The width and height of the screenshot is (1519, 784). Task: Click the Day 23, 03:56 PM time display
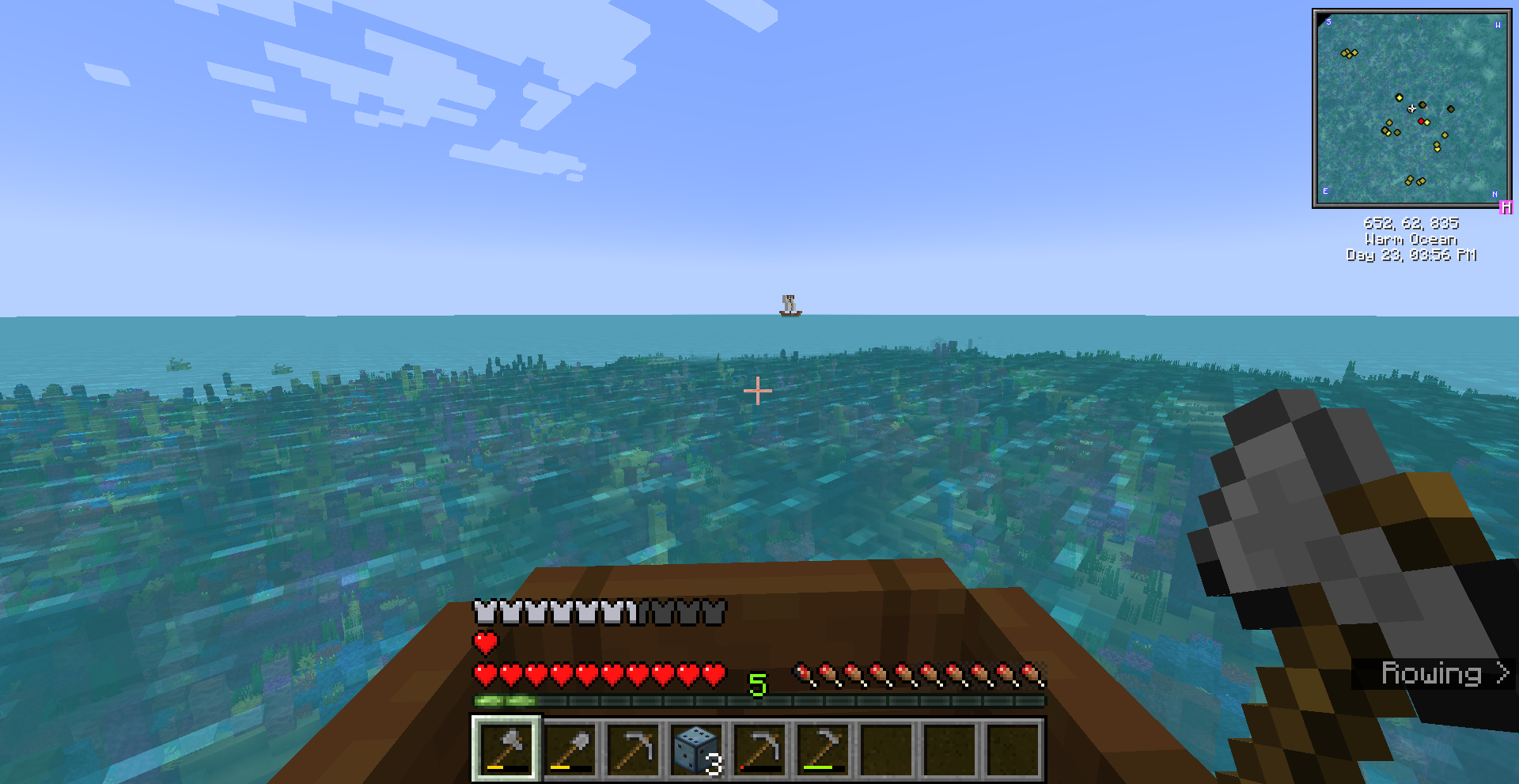click(x=1412, y=255)
